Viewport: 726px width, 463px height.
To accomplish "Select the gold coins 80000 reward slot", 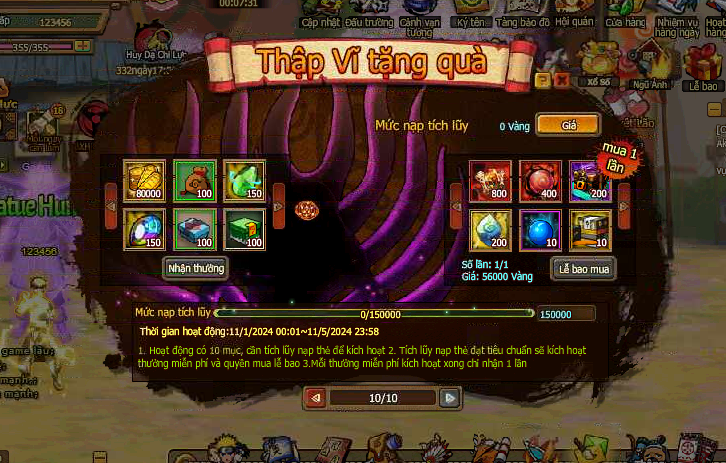I will click(x=144, y=180).
